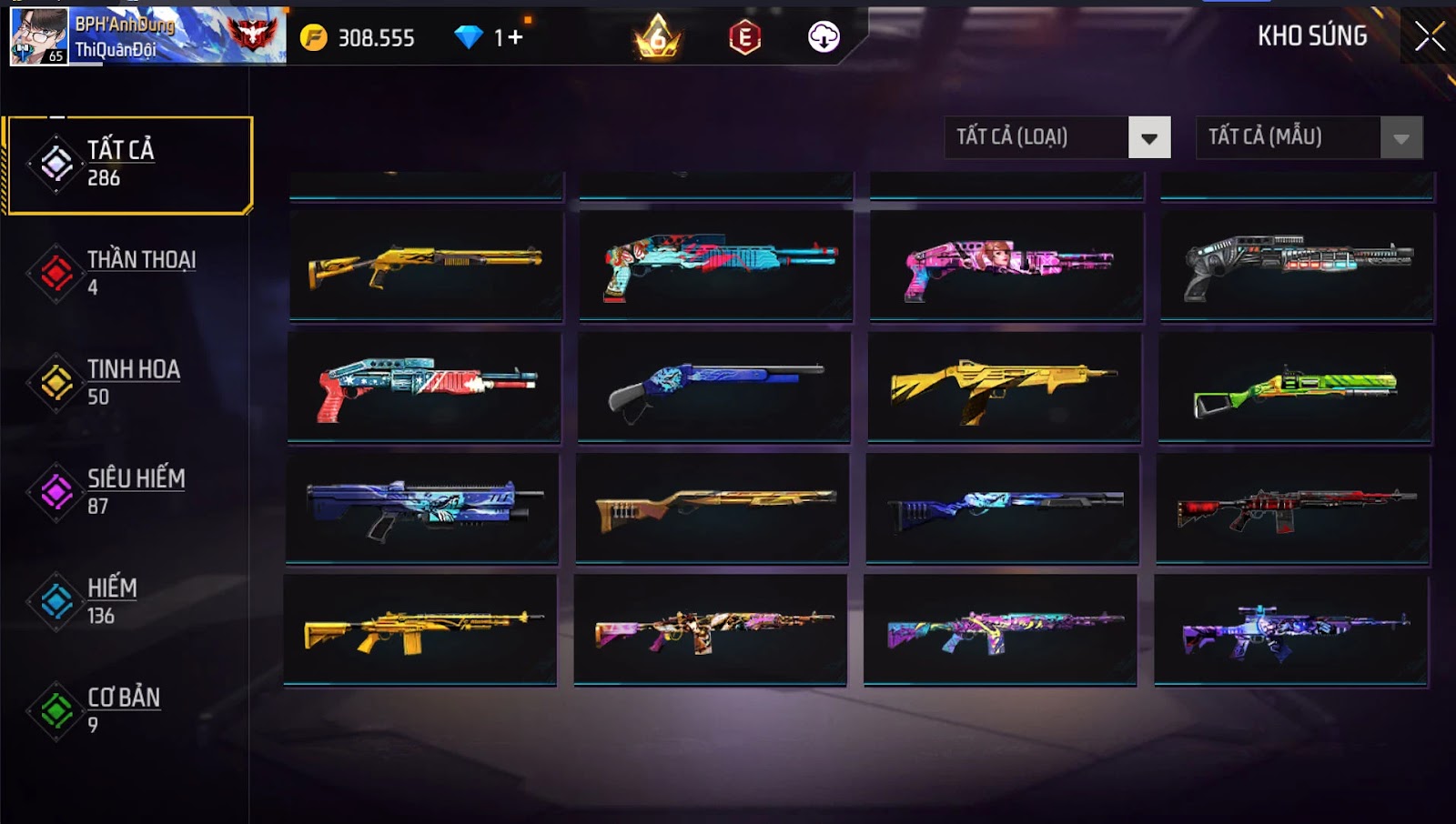Open the player profile avatar

[38, 36]
